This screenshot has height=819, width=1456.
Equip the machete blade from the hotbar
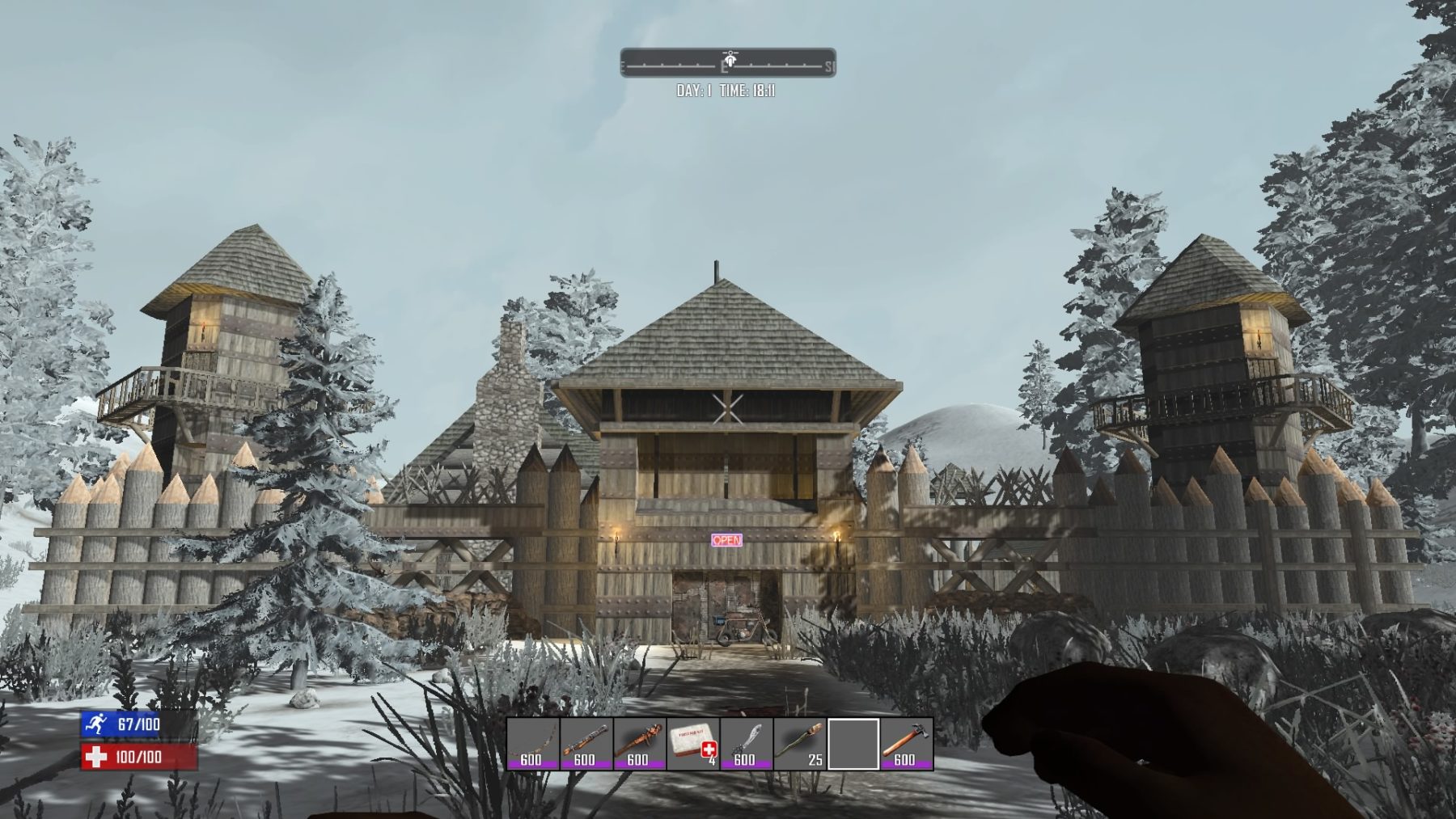tap(746, 744)
